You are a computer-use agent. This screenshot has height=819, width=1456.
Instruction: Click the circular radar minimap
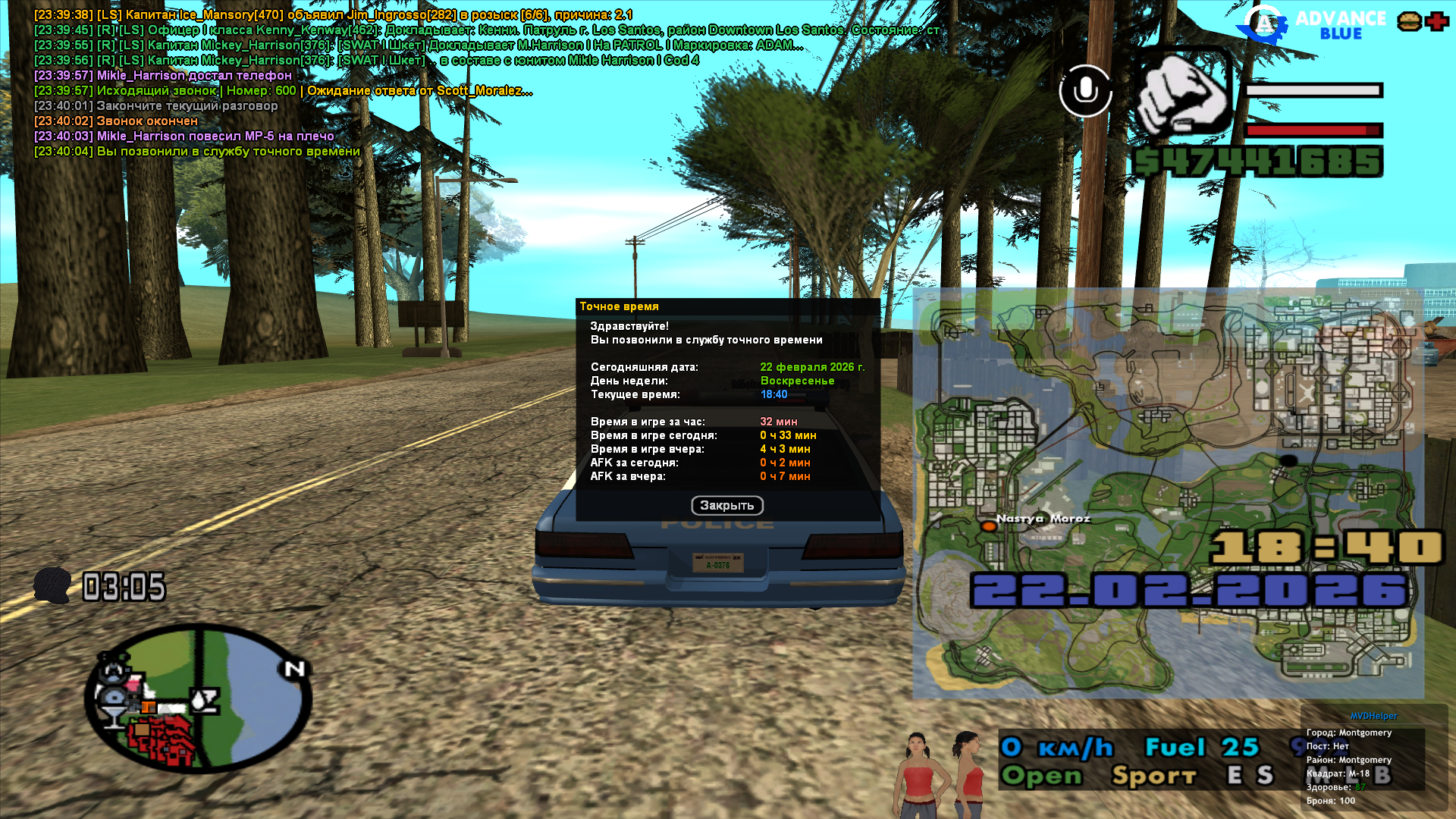pyautogui.click(x=199, y=698)
